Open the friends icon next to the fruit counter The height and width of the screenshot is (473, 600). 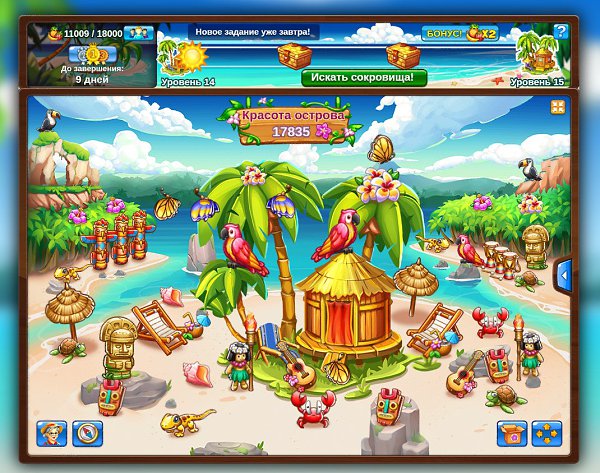[x=139, y=33]
